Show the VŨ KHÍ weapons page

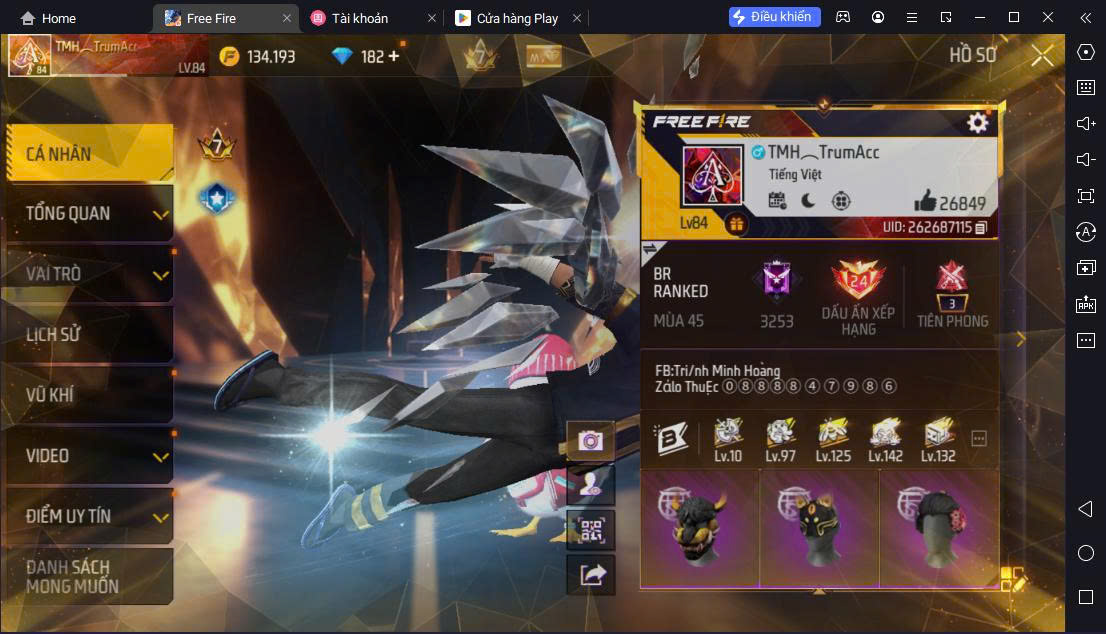[88, 395]
